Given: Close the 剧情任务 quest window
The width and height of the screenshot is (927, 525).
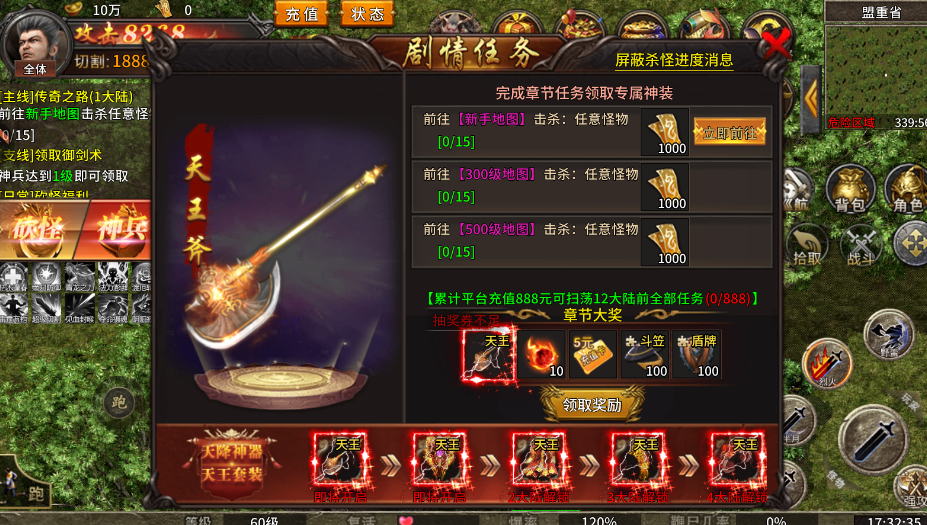Looking at the screenshot, I should coord(775,43).
